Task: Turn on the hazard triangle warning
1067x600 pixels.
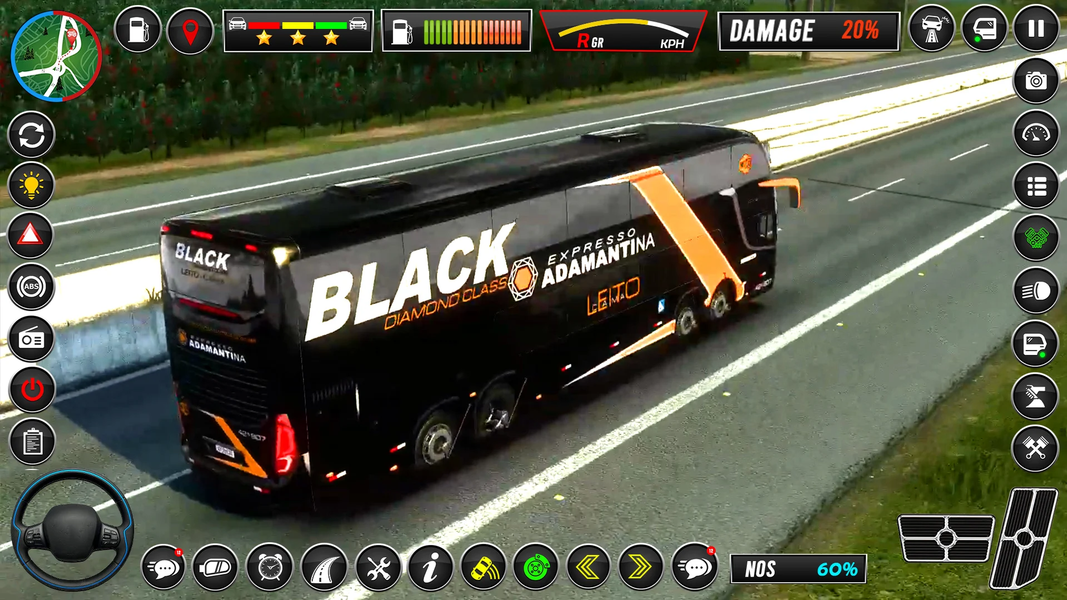Action: 31,236
